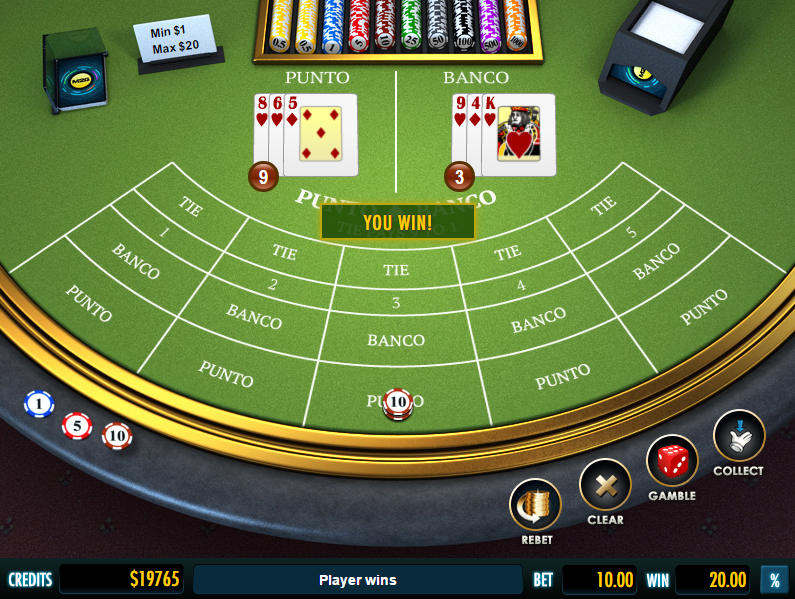The height and width of the screenshot is (599, 795).
Task: Collect the winnings
Action: click(x=738, y=437)
